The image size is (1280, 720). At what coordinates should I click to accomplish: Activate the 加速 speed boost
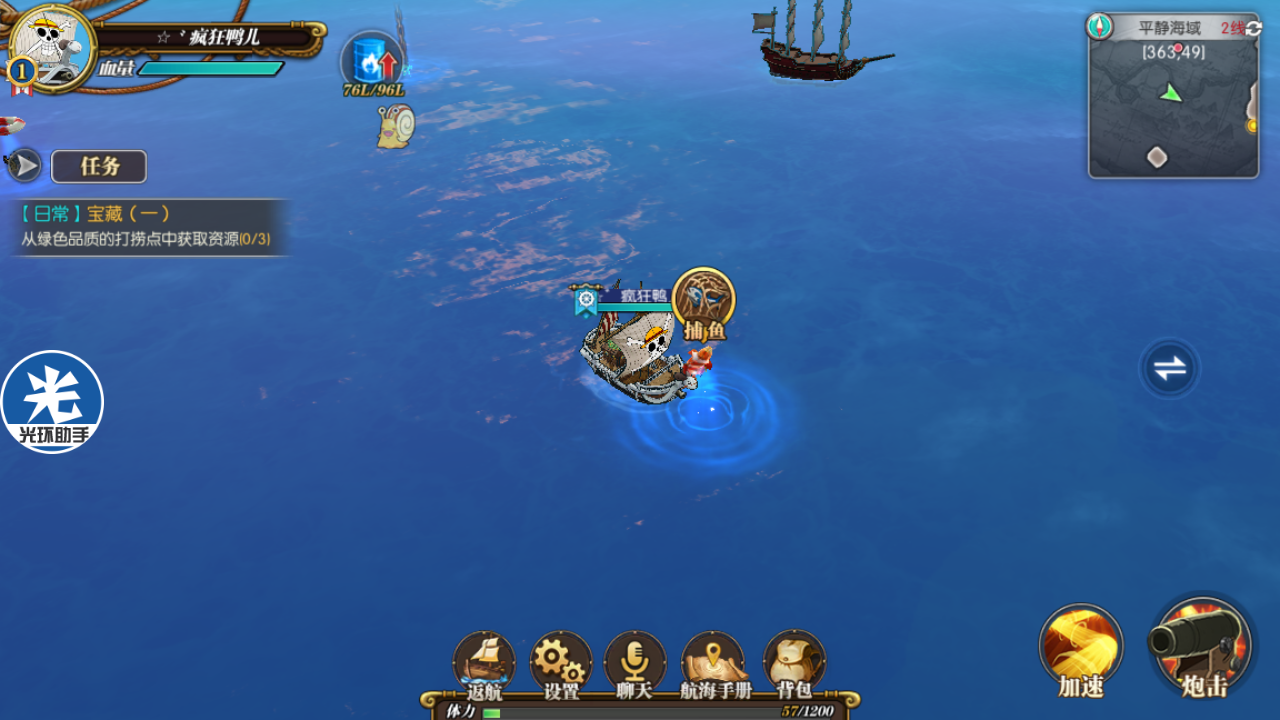pos(1080,648)
